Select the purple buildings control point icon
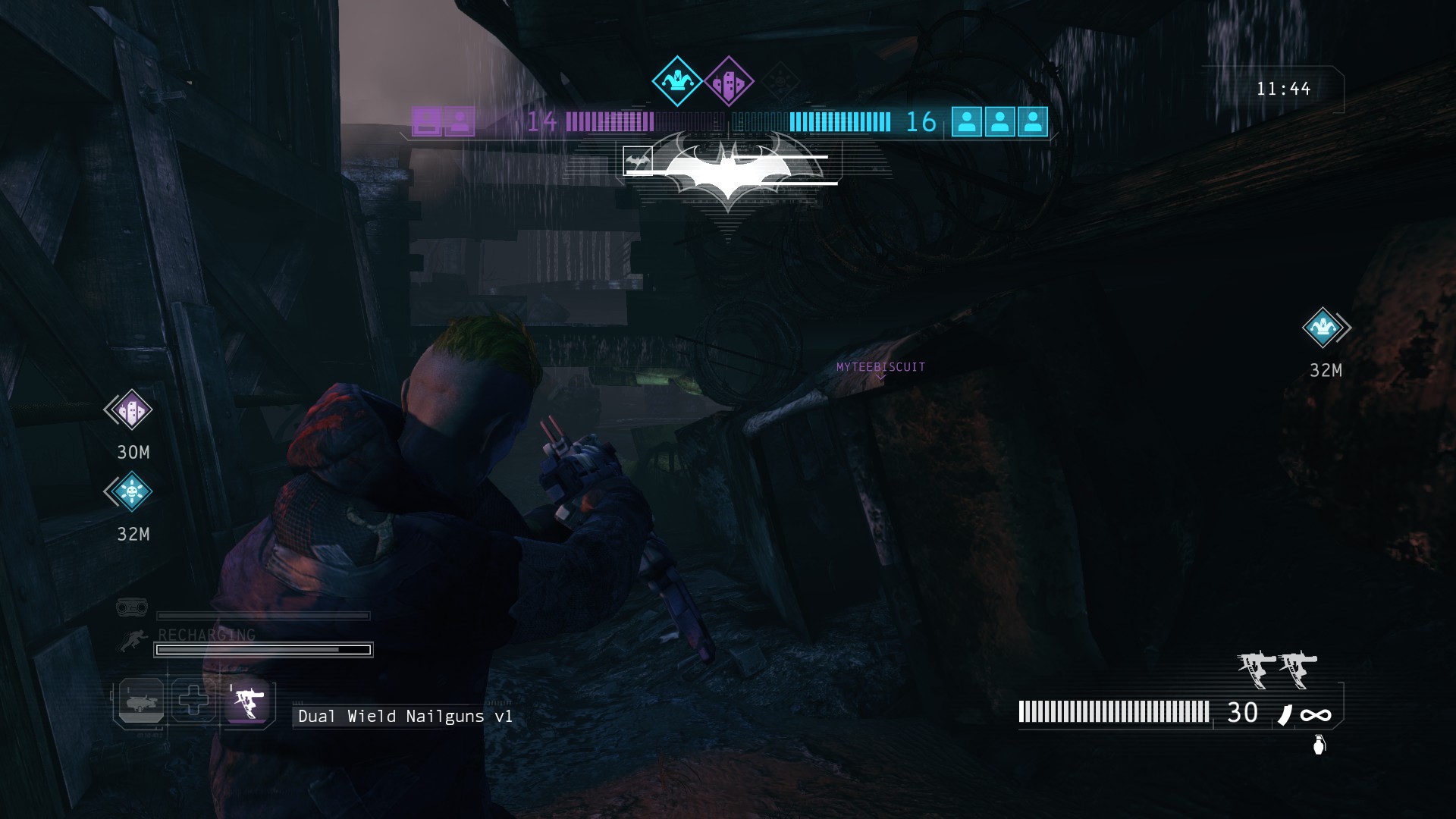The width and height of the screenshot is (1456, 819). tap(729, 81)
